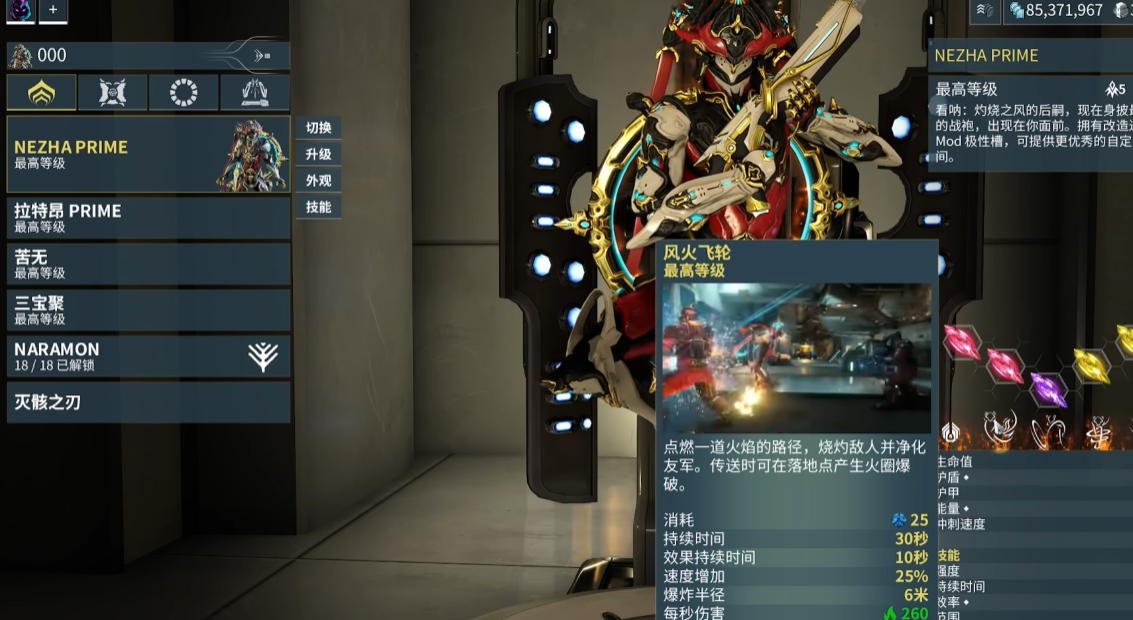Viewport: 1133px width, 620px height.
Task: Open the 外观 (appearance) menu
Action: tap(318, 181)
